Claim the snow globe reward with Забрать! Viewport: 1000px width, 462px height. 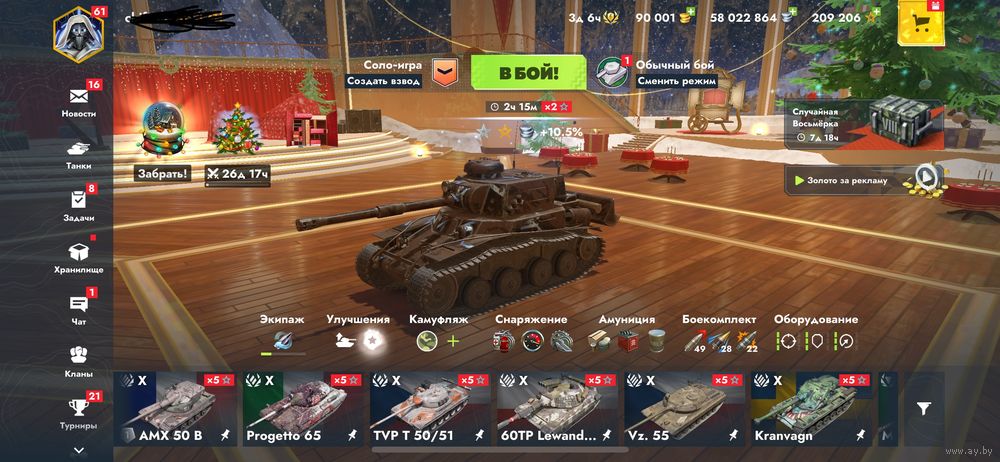point(163,173)
